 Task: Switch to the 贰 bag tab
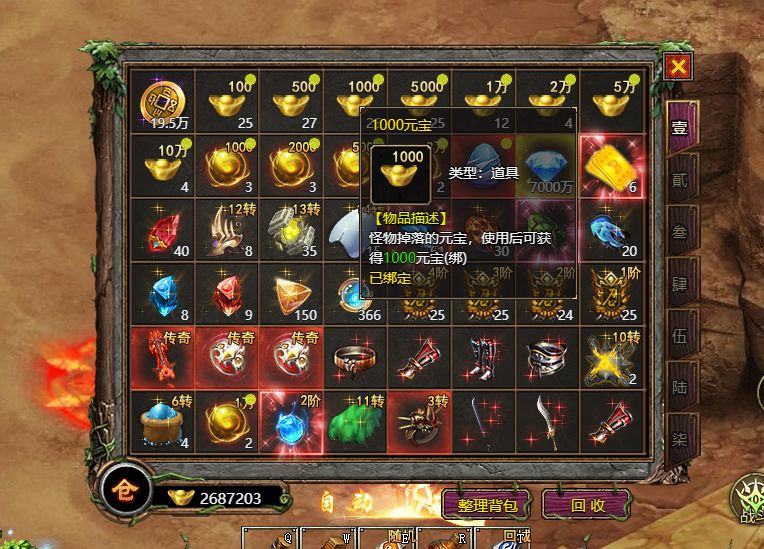(680, 179)
